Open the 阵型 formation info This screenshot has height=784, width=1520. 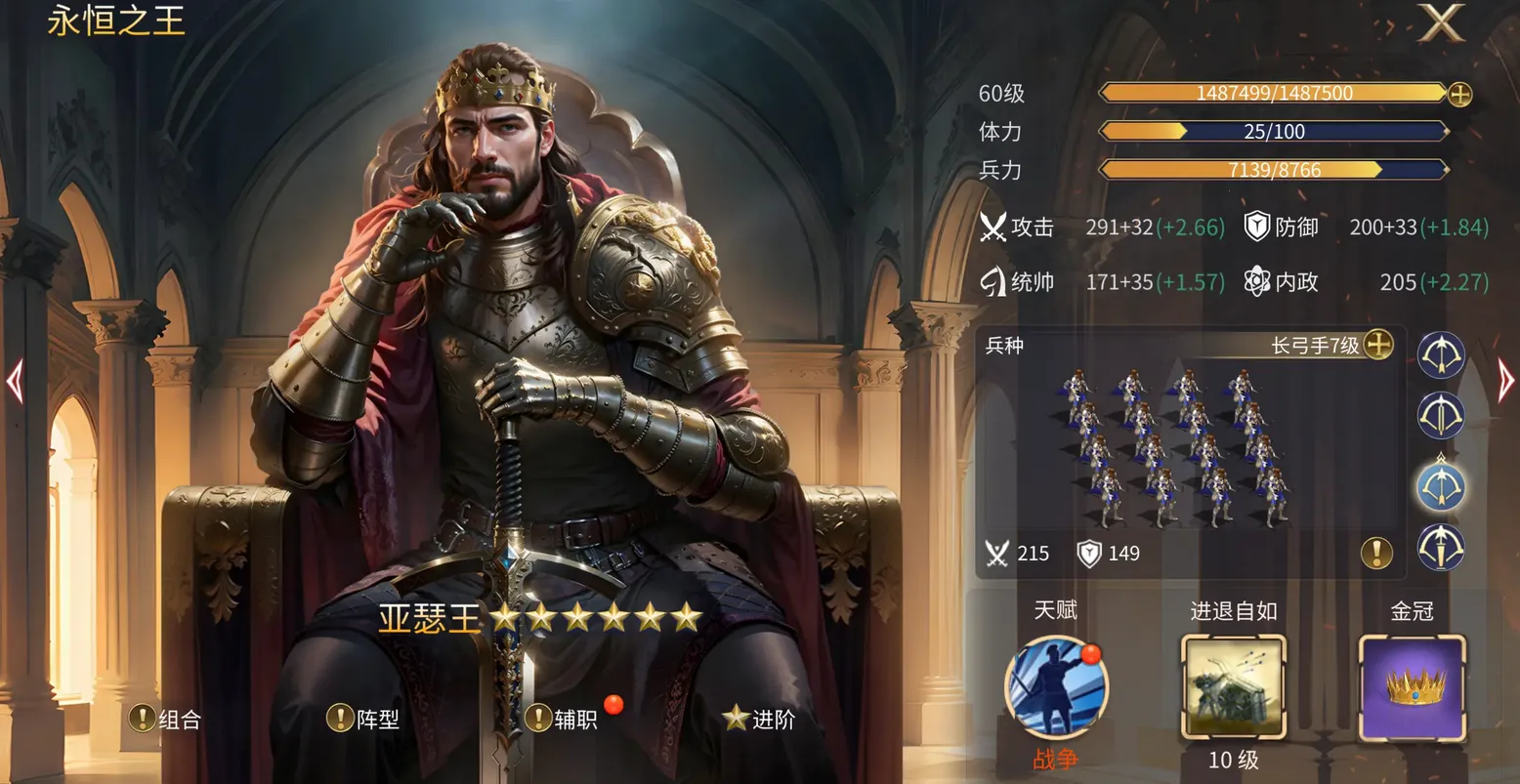363,720
